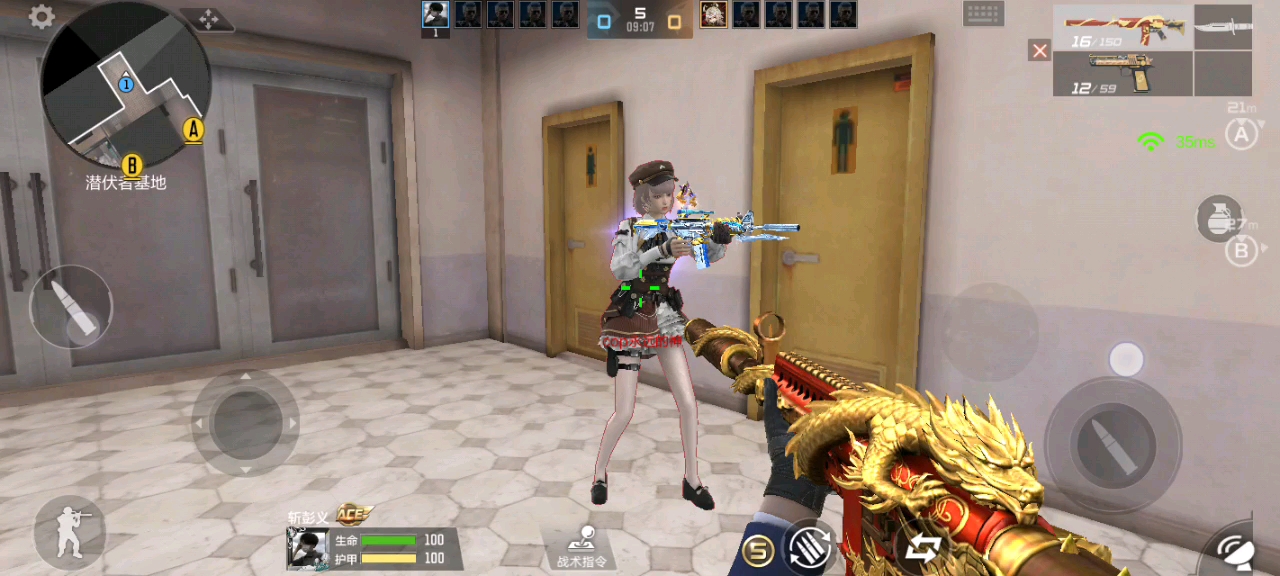Tap the movement joystick pad
The width and height of the screenshot is (1280, 576).
click(245, 423)
